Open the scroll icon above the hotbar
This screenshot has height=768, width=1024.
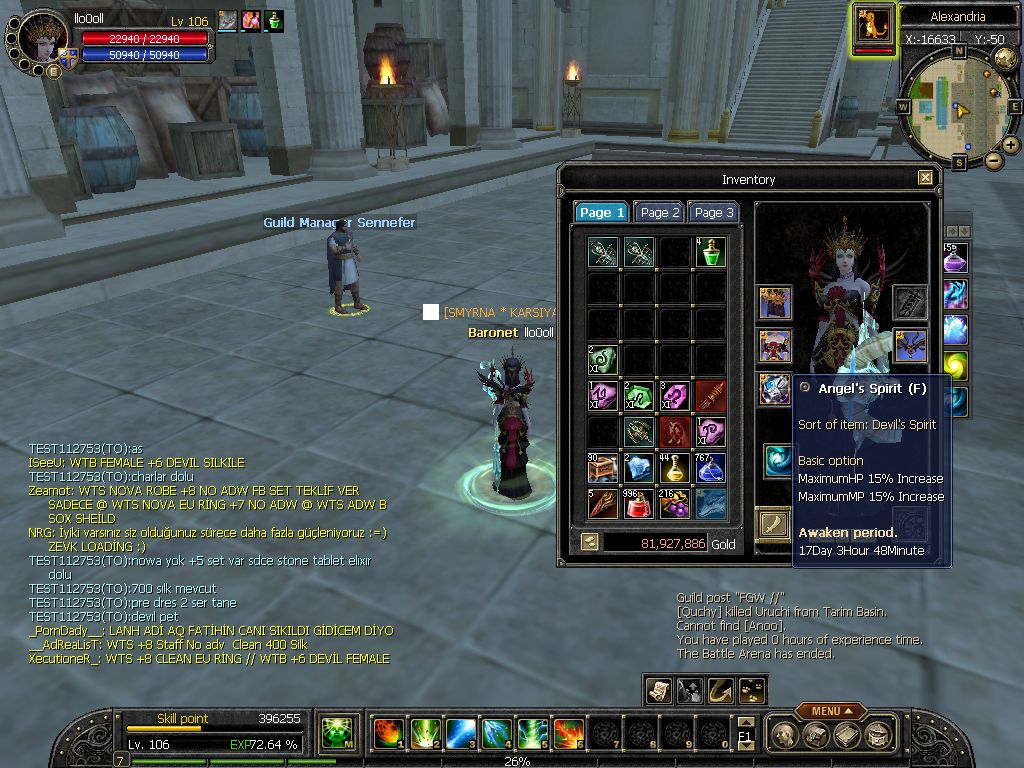pyautogui.click(x=657, y=689)
